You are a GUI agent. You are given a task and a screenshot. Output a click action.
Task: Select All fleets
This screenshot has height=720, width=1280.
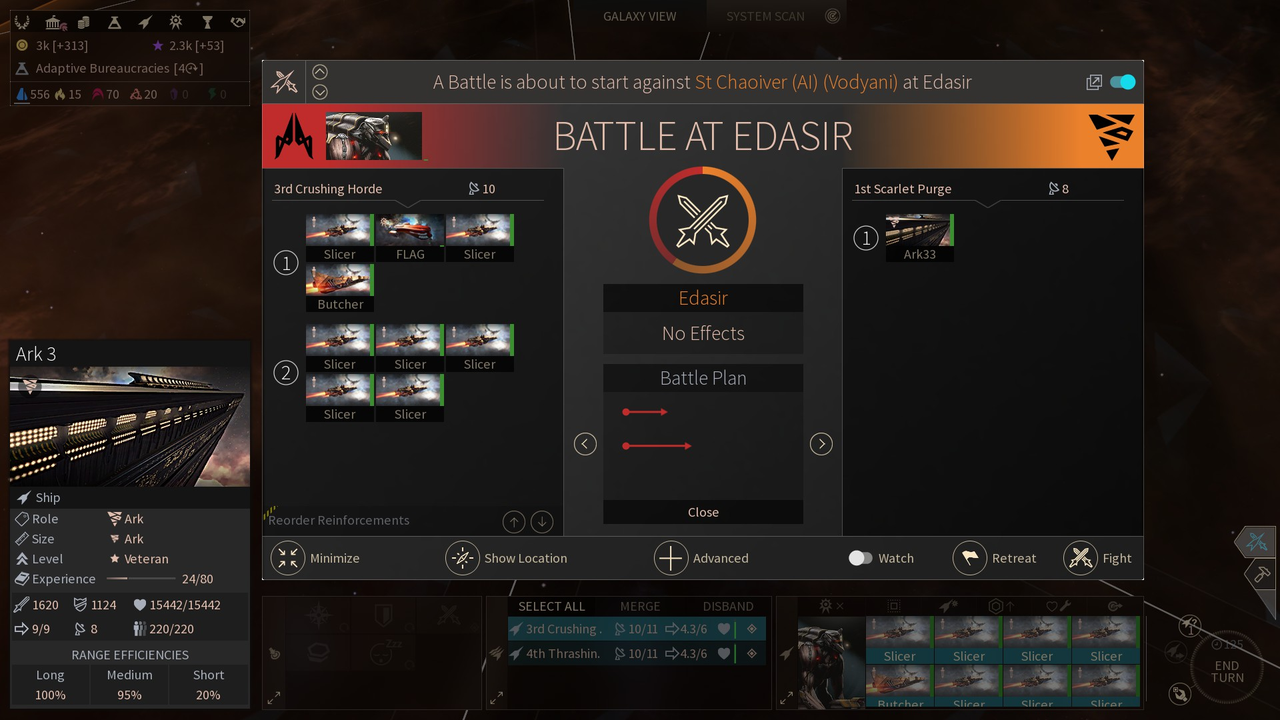551,606
